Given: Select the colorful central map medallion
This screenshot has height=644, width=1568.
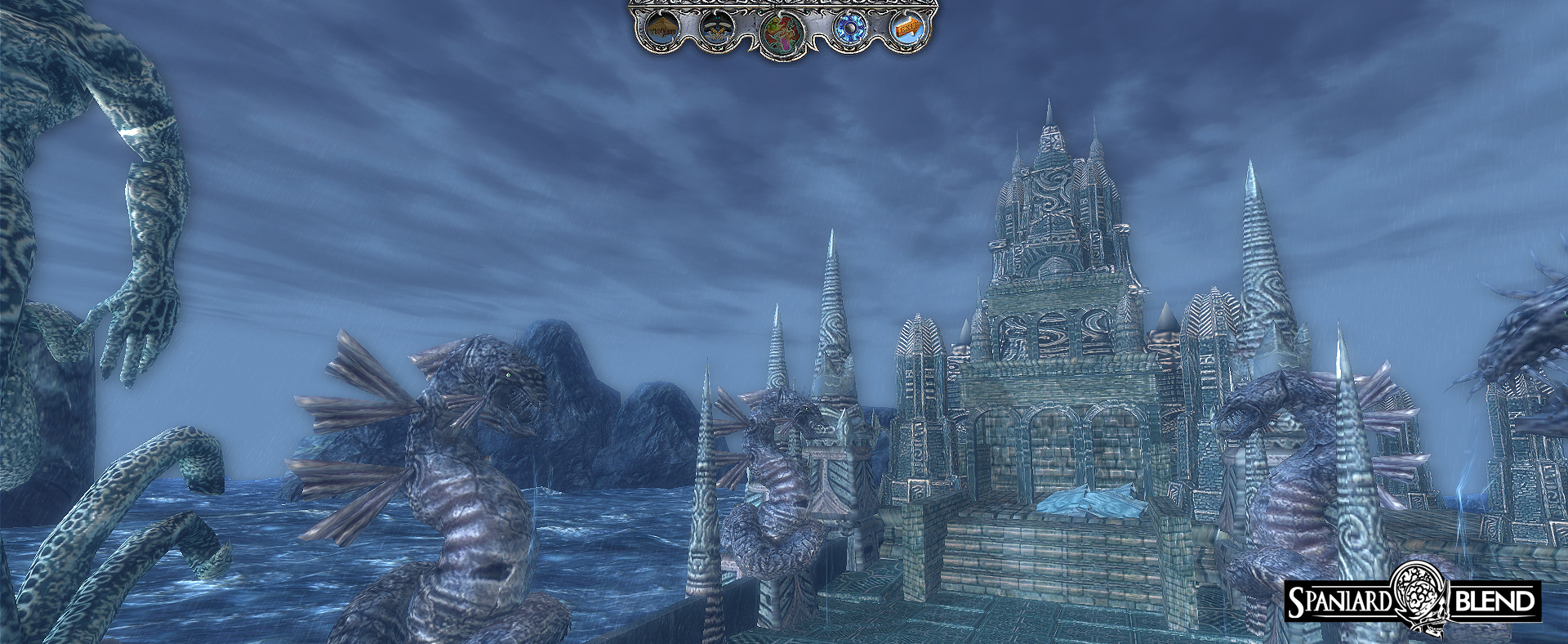Looking at the screenshot, I should click(782, 34).
